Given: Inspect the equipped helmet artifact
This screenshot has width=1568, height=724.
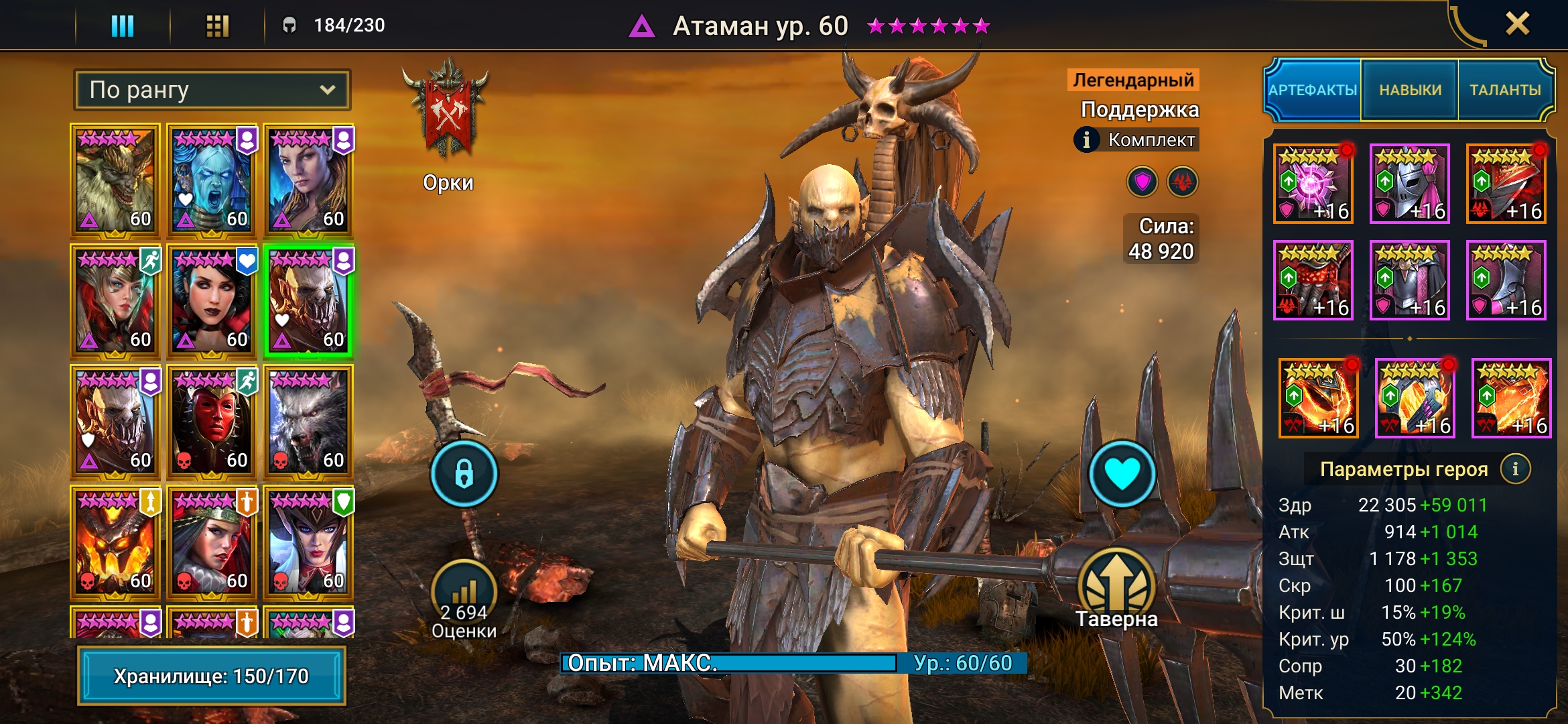Looking at the screenshot, I should point(1409,184).
